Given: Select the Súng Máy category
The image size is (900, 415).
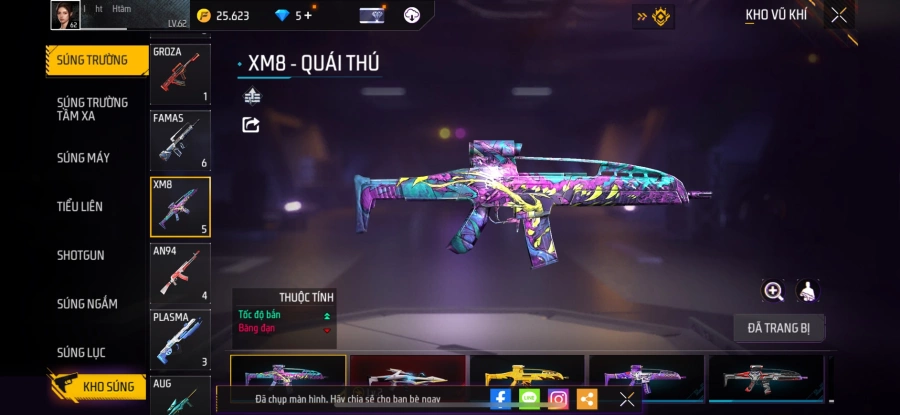Looking at the screenshot, I should (x=84, y=158).
